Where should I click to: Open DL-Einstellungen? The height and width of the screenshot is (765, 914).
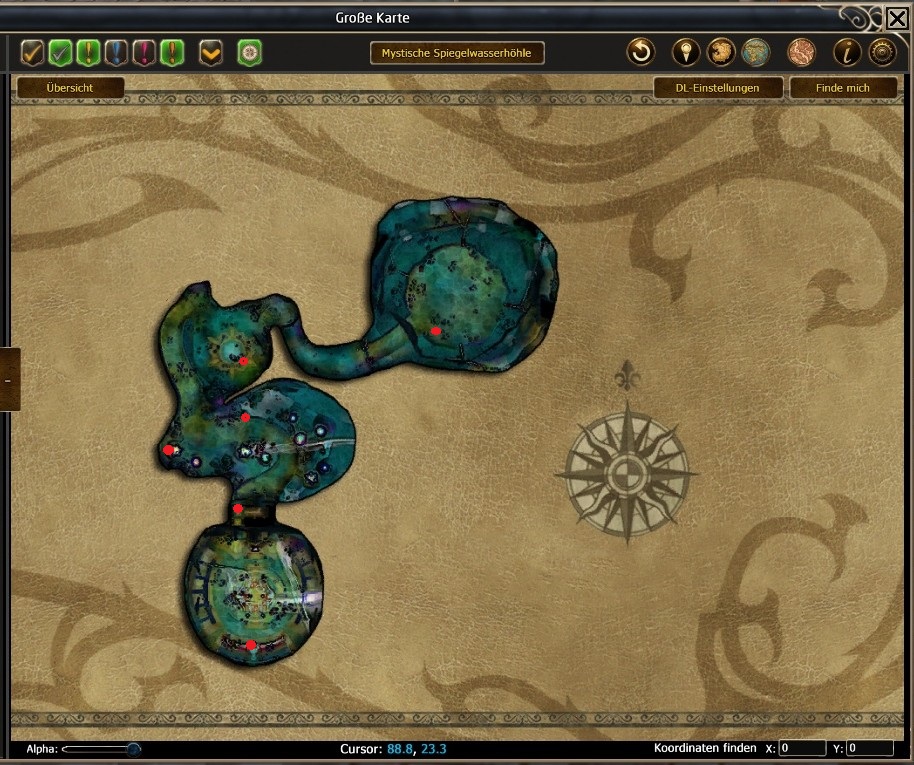tap(717, 88)
